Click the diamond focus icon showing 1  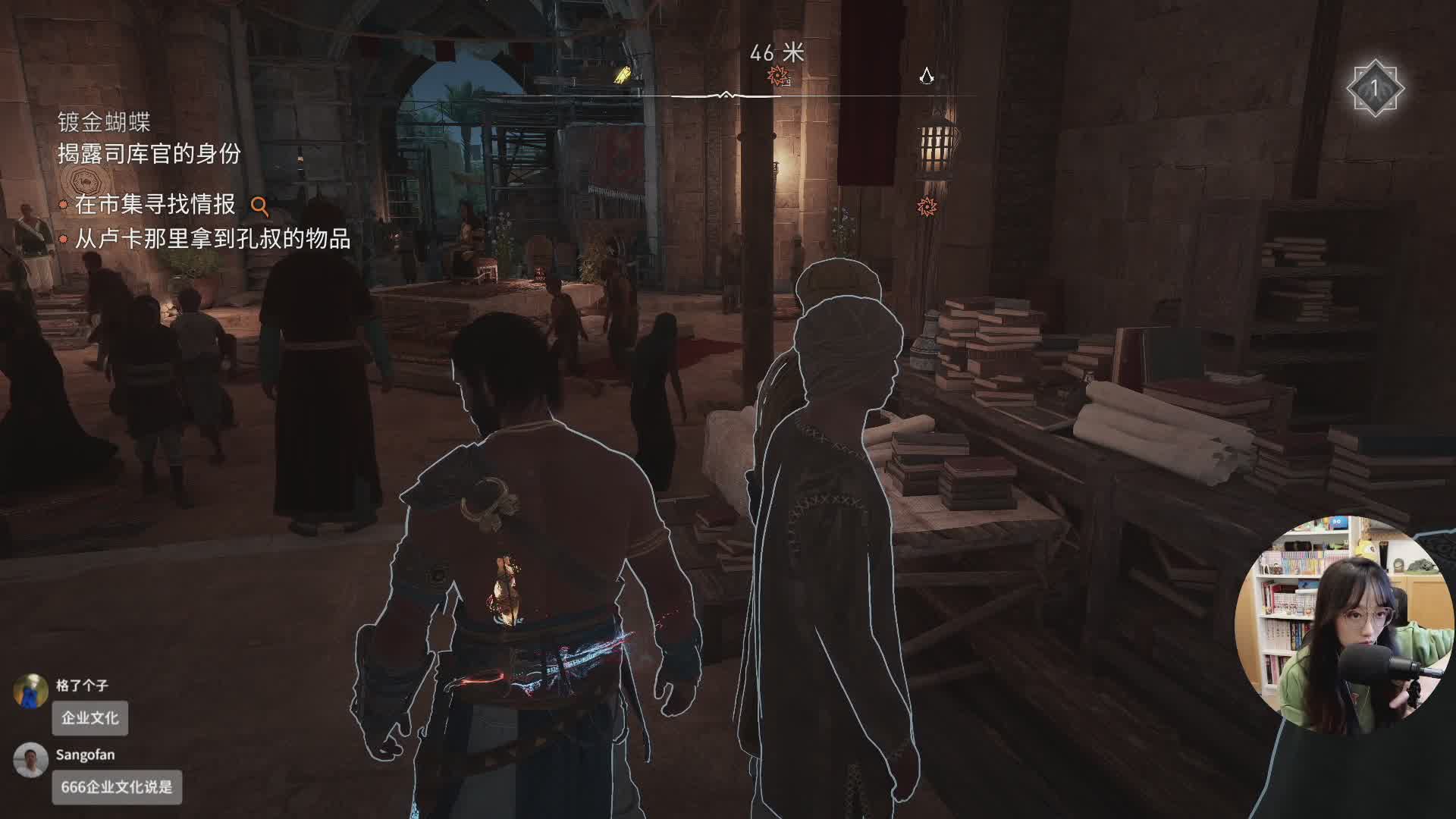pos(1374,89)
